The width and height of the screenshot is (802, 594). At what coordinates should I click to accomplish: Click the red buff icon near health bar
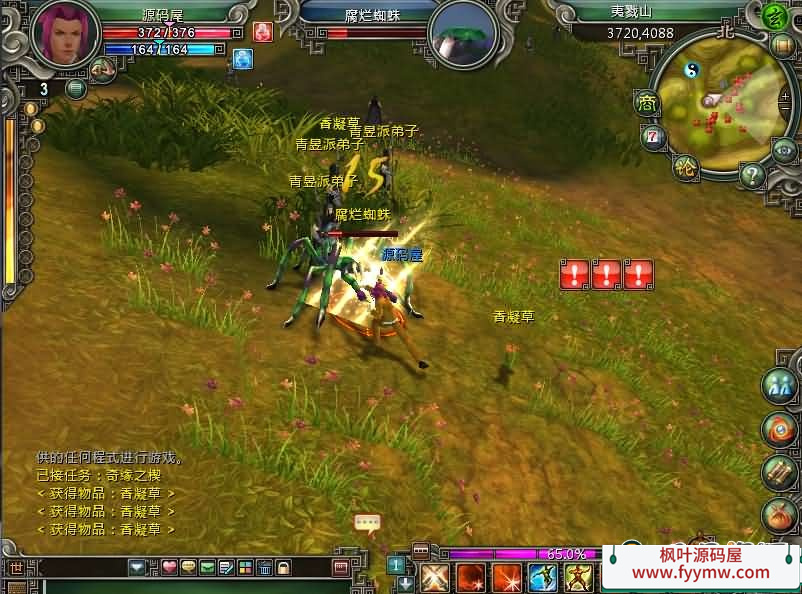pyautogui.click(x=263, y=32)
